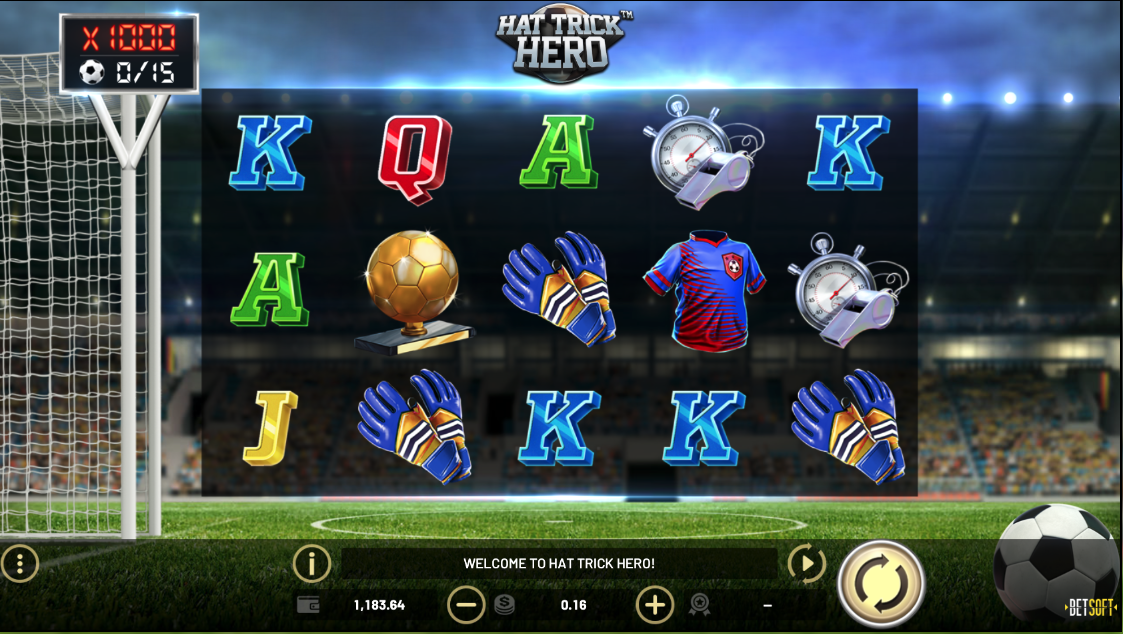This screenshot has height=634, width=1123.
Task: Open the three-dot options menu
Action: pyautogui.click(x=19, y=564)
